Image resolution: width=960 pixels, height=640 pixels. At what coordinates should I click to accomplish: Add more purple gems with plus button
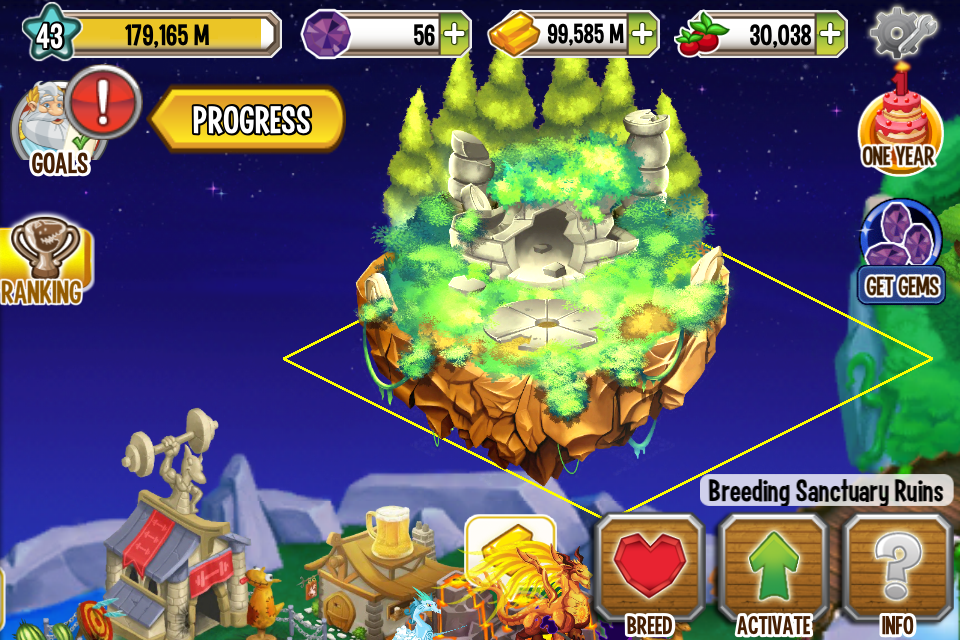point(454,35)
